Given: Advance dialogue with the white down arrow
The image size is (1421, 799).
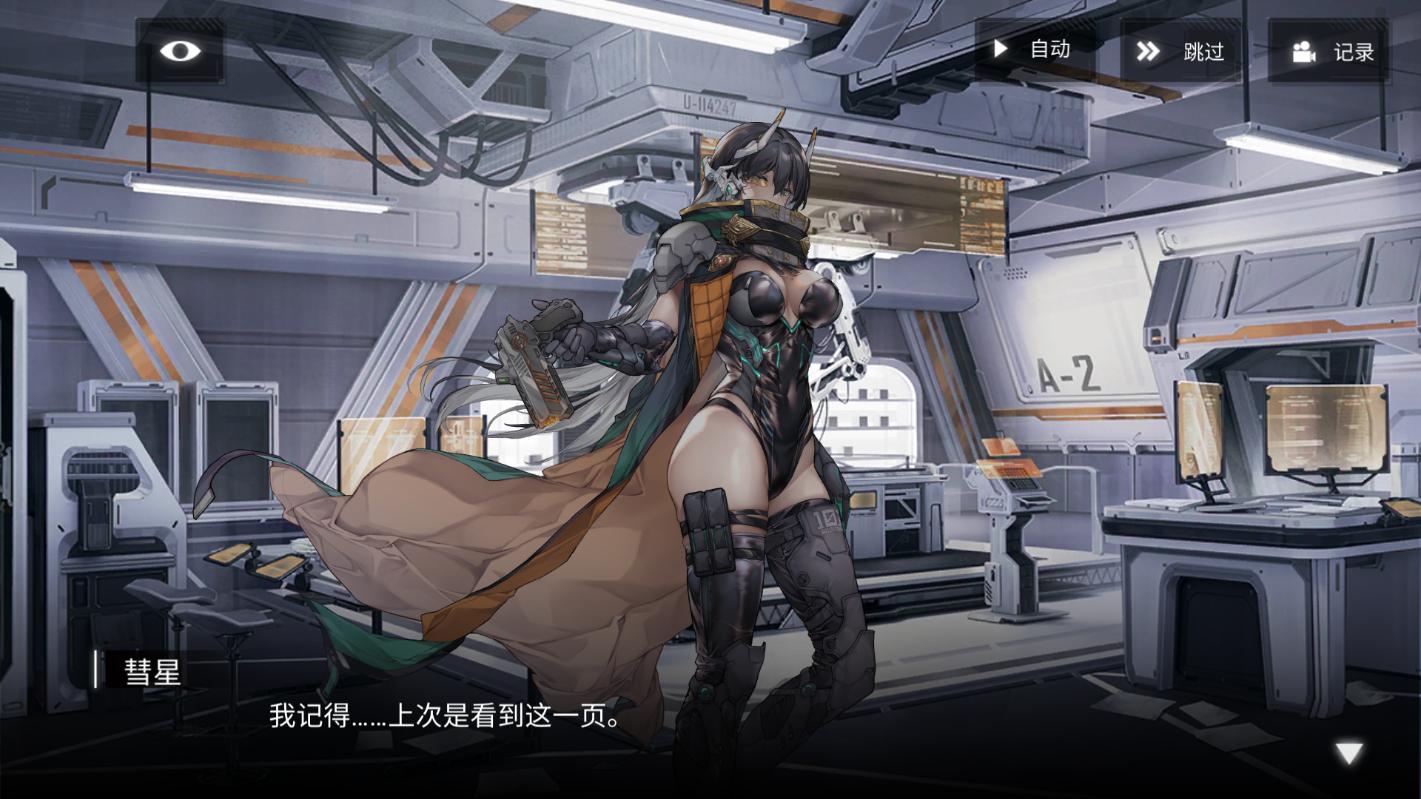Looking at the screenshot, I should click(1350, 753).
